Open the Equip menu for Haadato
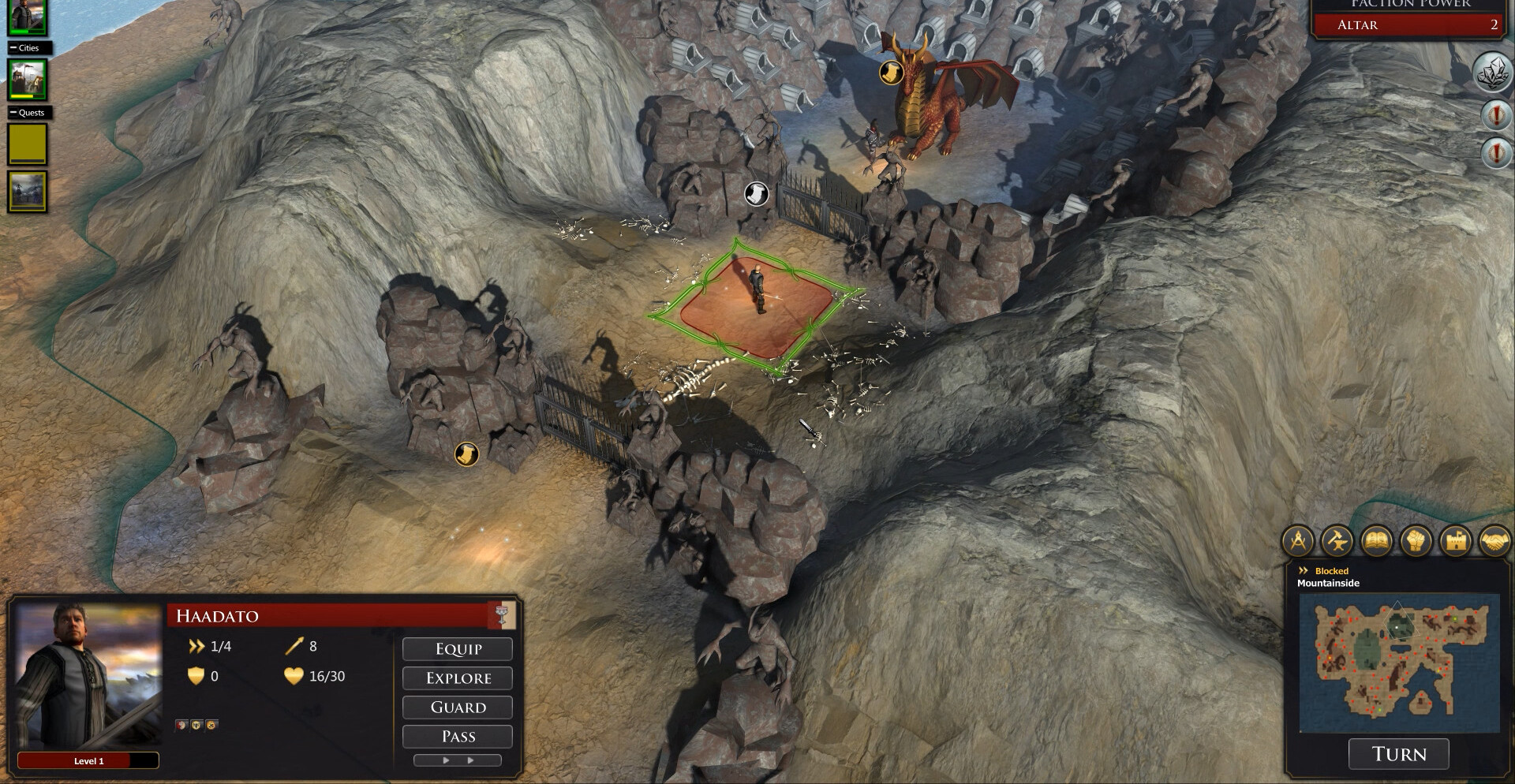The width and height of the screenshot is (1515, 784). tap(458, 648)
